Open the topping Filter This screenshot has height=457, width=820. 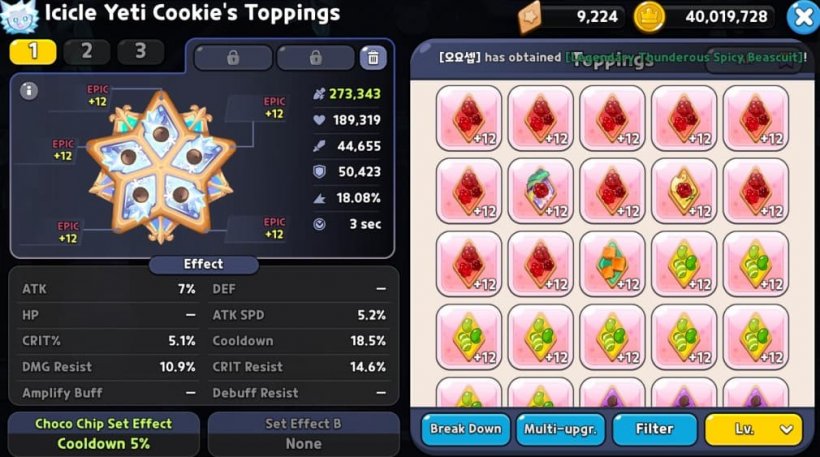pos(654,429)
